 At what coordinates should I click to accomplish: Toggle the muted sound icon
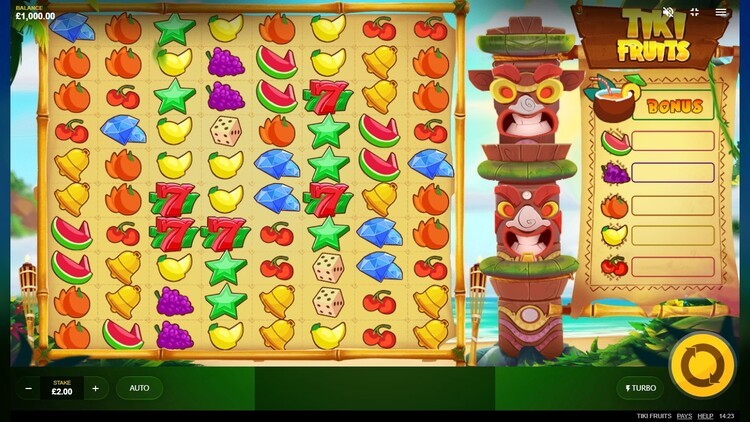[668, 12]
